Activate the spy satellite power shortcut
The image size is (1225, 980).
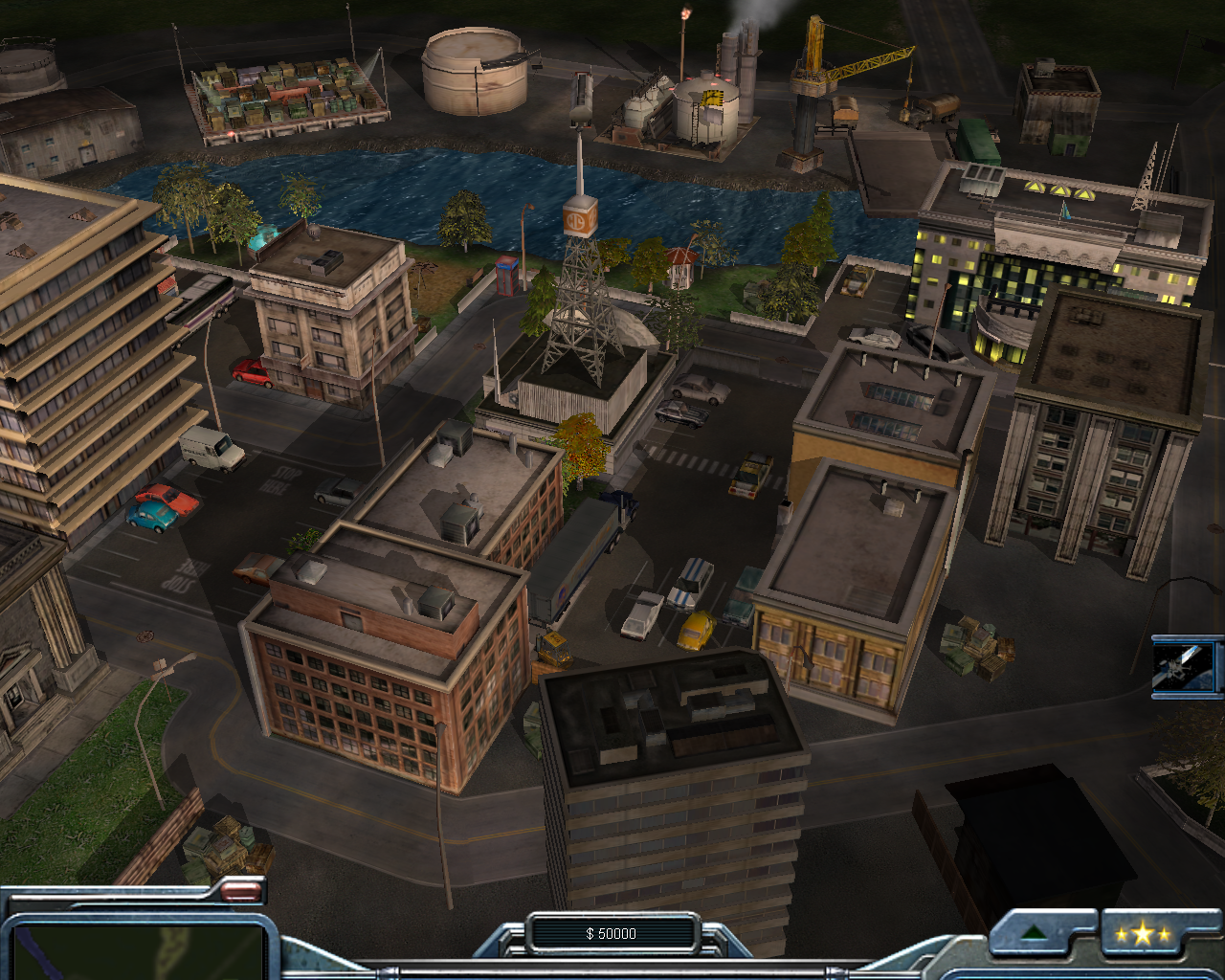coord(1187,666)
